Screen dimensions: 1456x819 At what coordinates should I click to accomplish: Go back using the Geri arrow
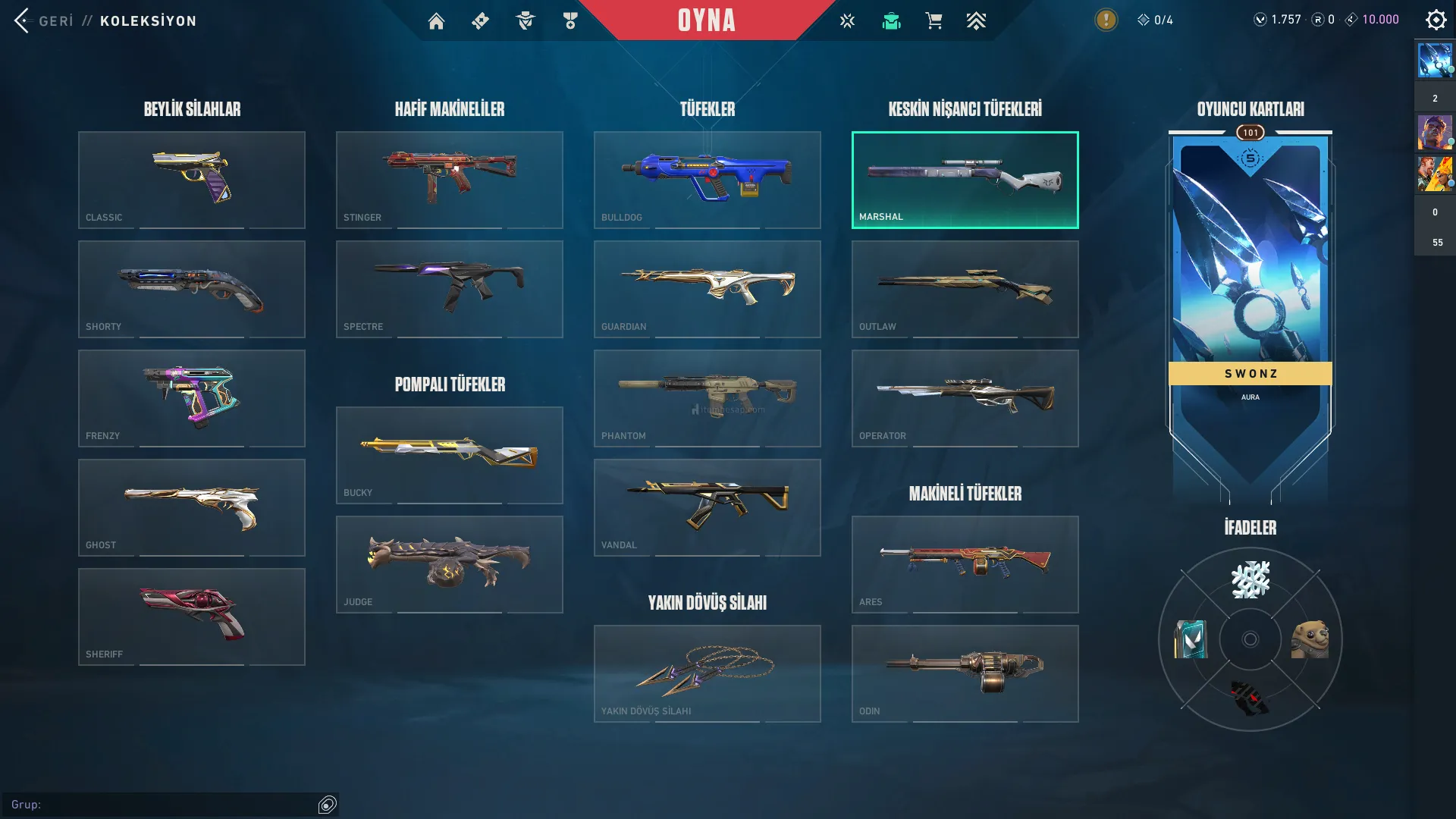22,20
